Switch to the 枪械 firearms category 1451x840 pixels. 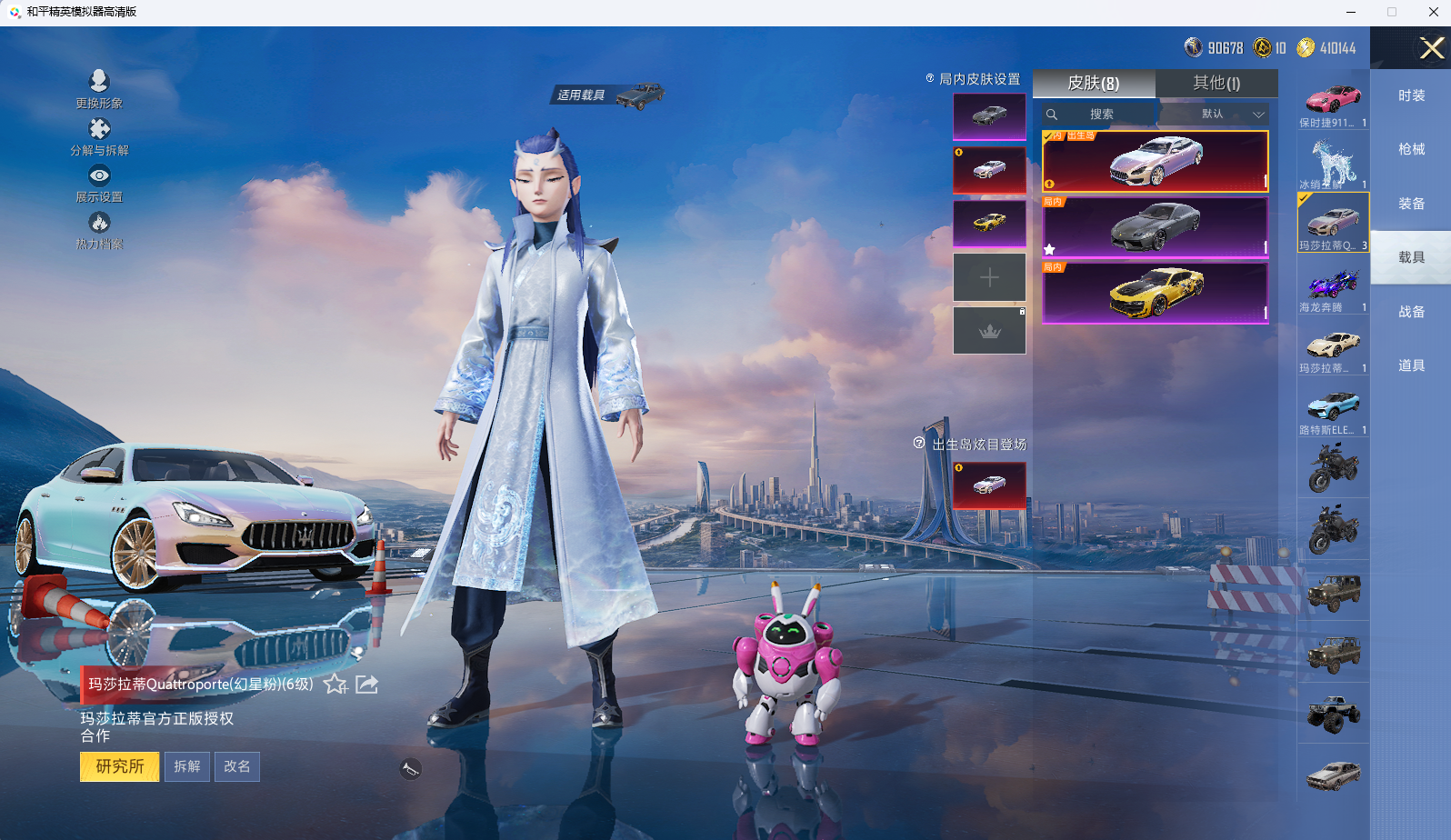(x=1411, y=149)
